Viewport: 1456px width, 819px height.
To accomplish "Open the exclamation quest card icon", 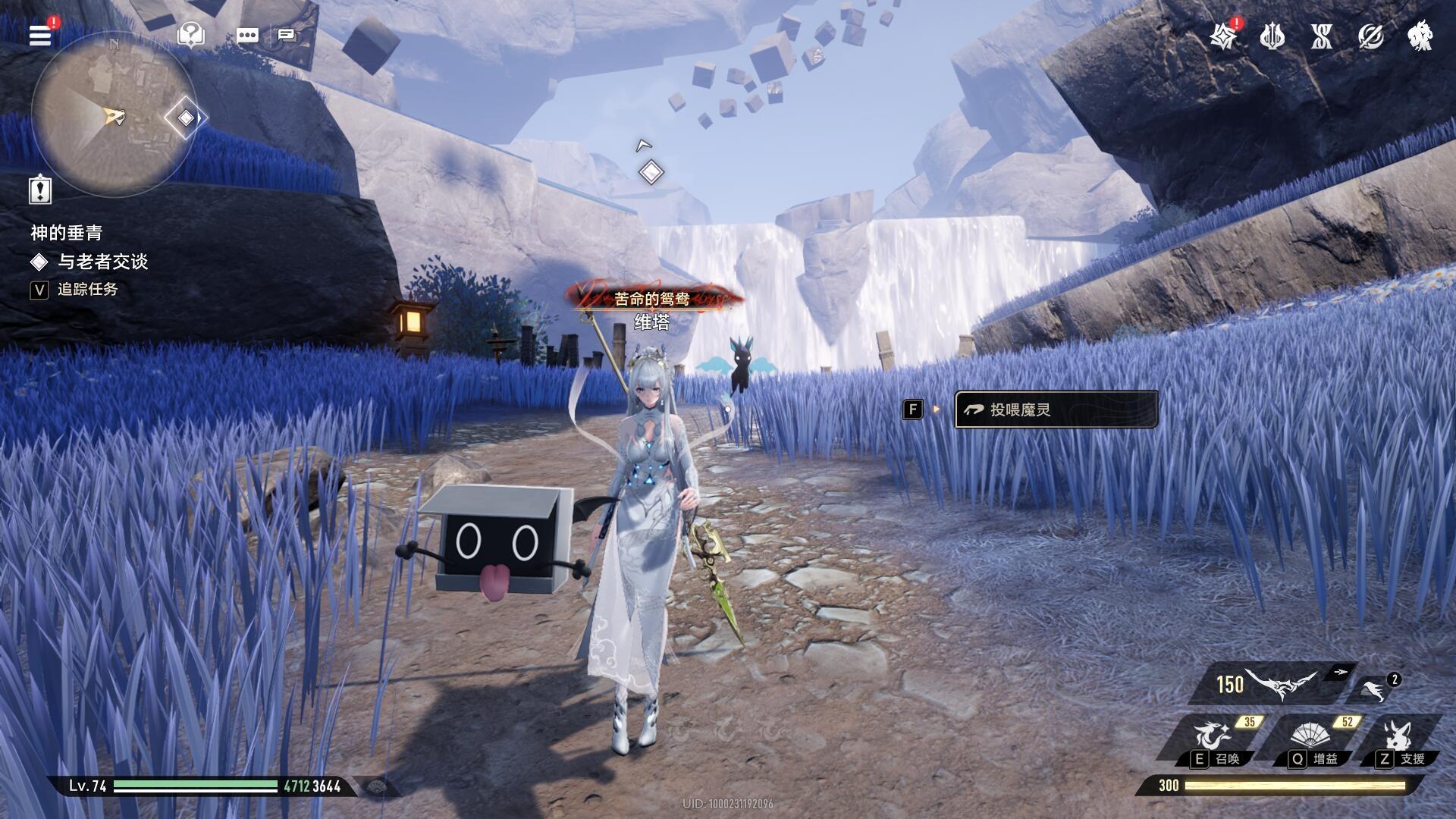I will click(40, 189).
